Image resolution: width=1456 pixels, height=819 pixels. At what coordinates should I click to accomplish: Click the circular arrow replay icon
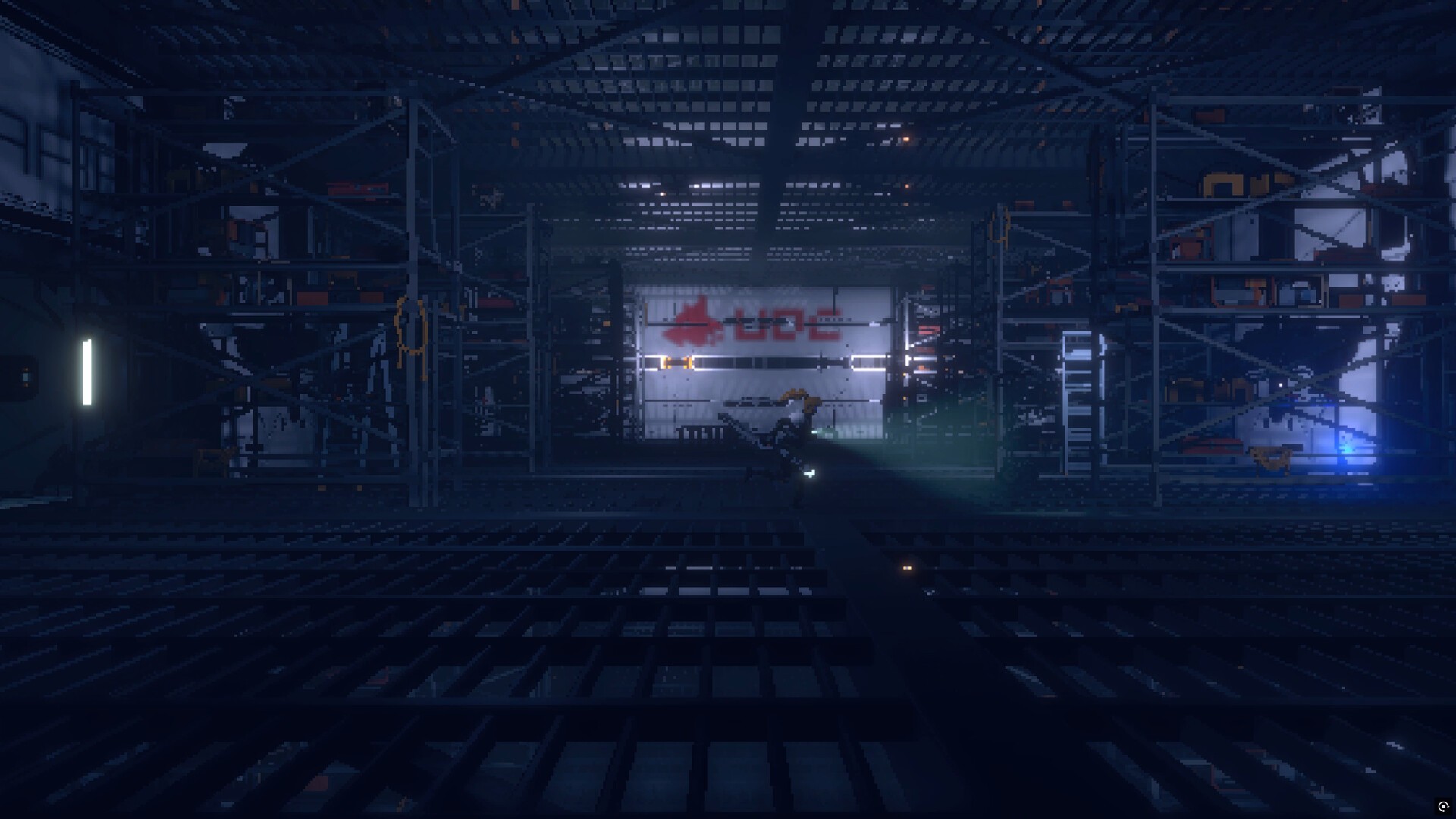click(x=1442, y=806)
